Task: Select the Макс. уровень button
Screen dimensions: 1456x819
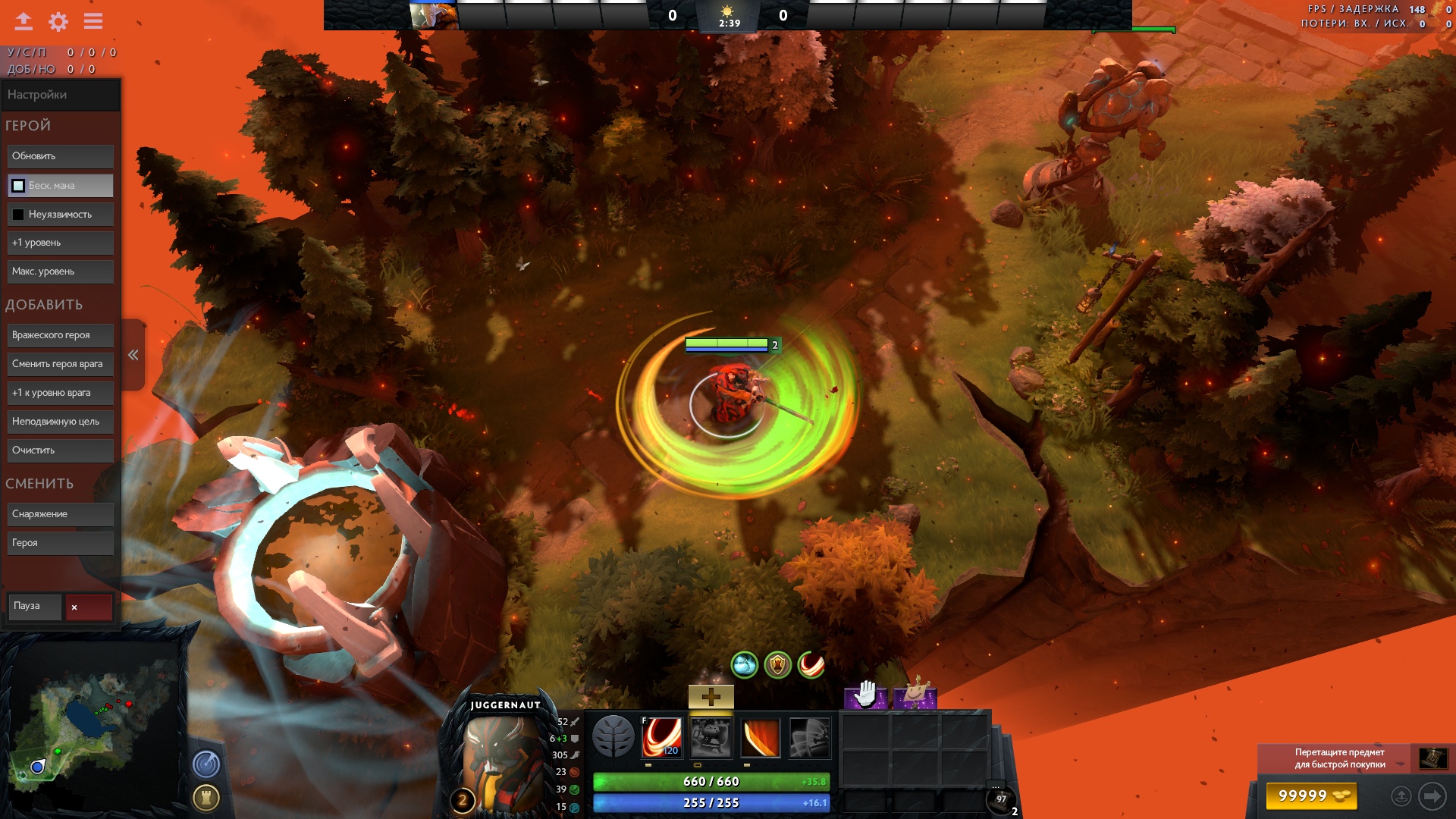Action: pos(60,271)
